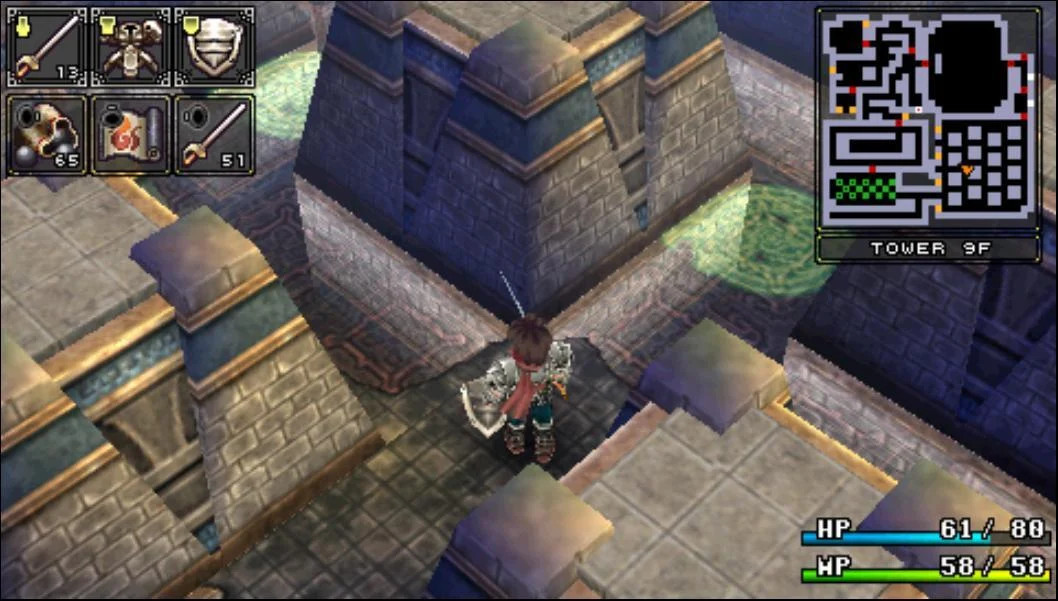
Task: Click the orange player marker on minimap
Action: [967, 170]
